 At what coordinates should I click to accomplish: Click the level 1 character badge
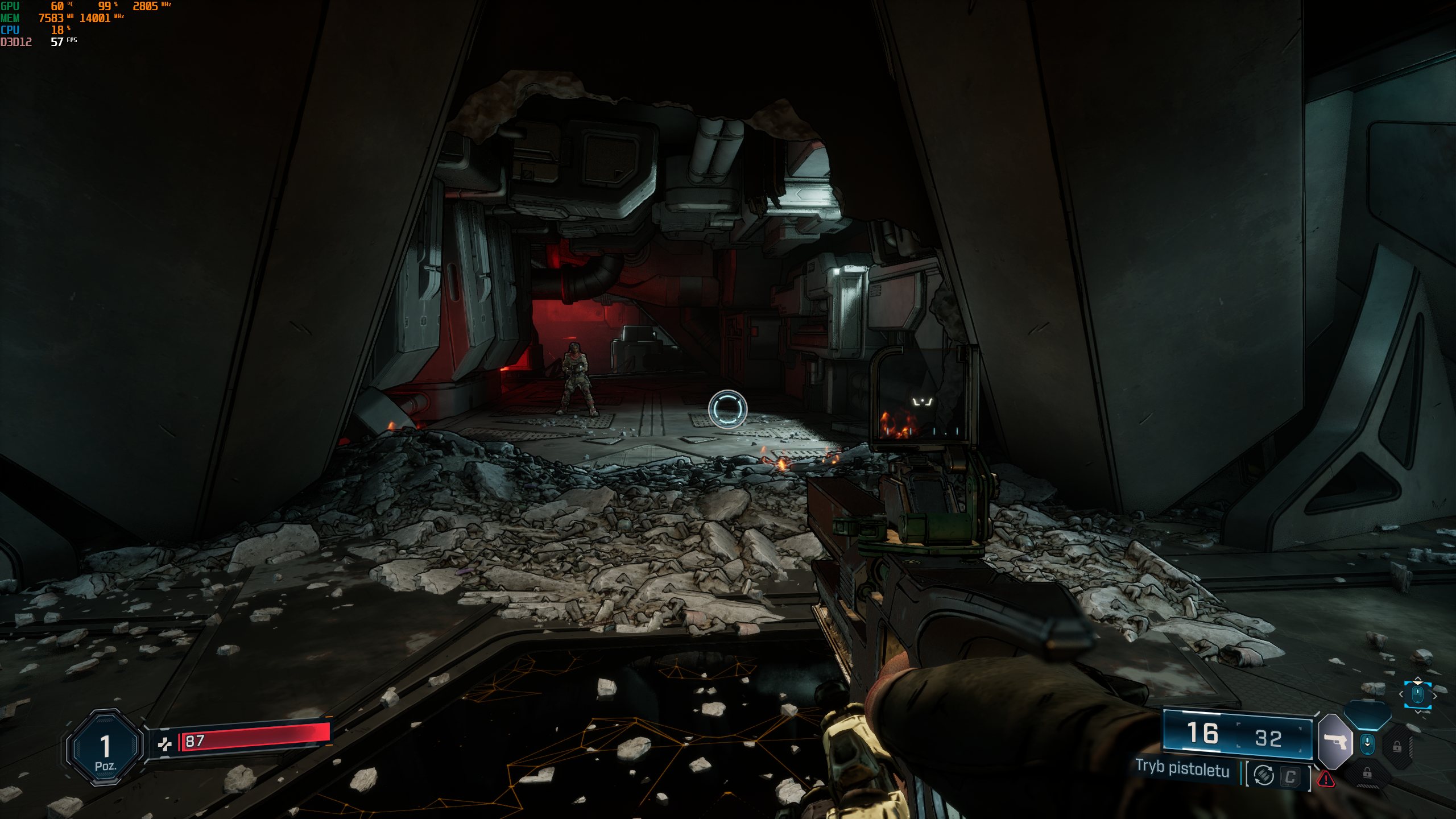(x=105, y=747)
